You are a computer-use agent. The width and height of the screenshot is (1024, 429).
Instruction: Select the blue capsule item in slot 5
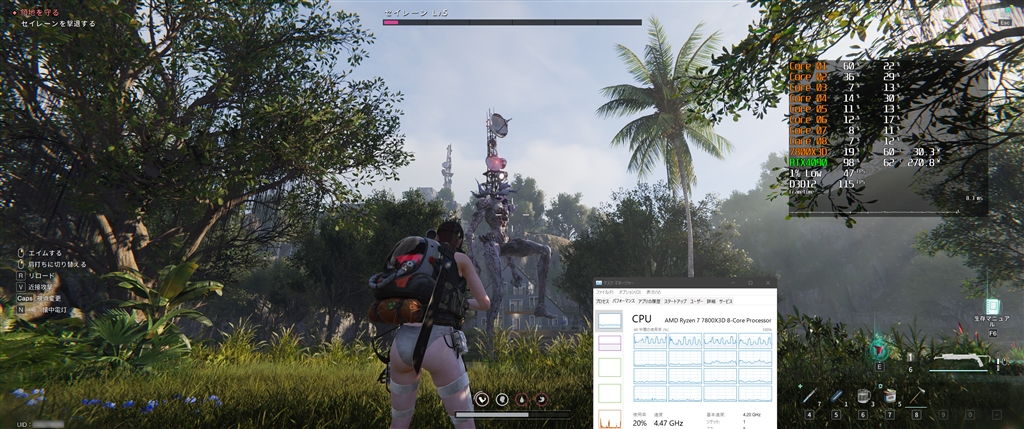pos(835,397)
